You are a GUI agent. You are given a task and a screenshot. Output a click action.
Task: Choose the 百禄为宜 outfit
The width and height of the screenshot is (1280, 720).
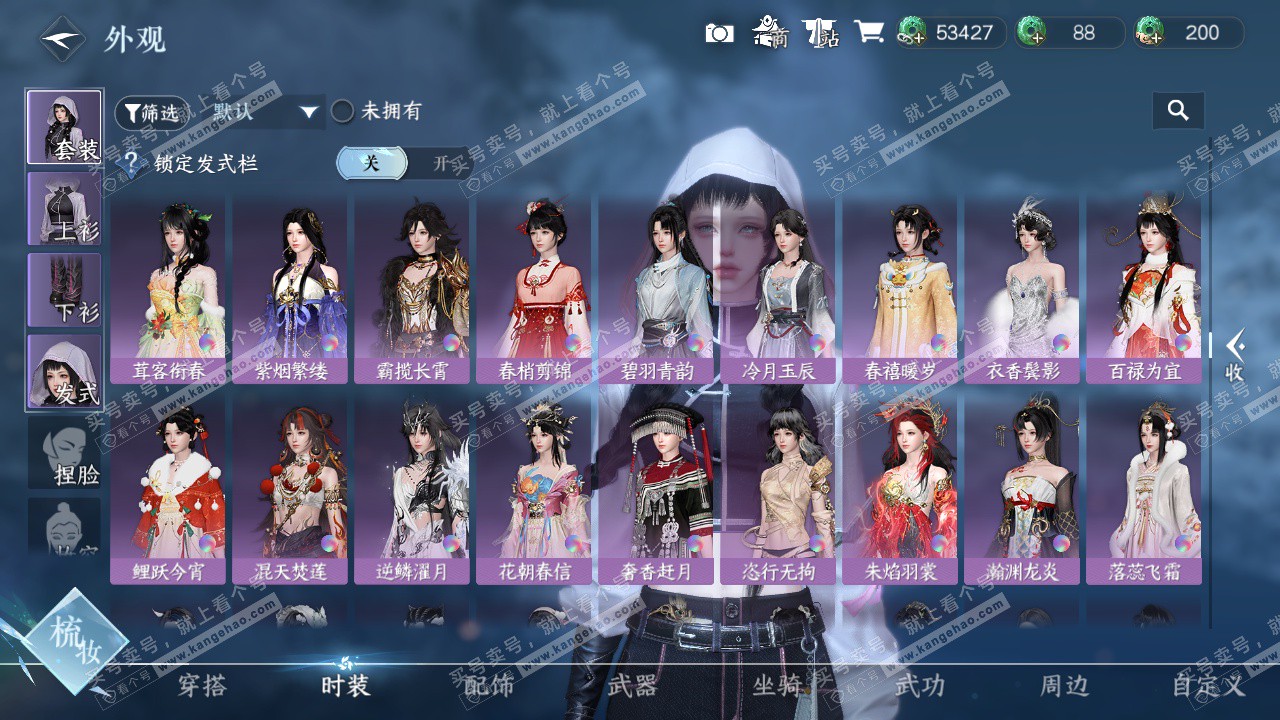point(1145,288)
